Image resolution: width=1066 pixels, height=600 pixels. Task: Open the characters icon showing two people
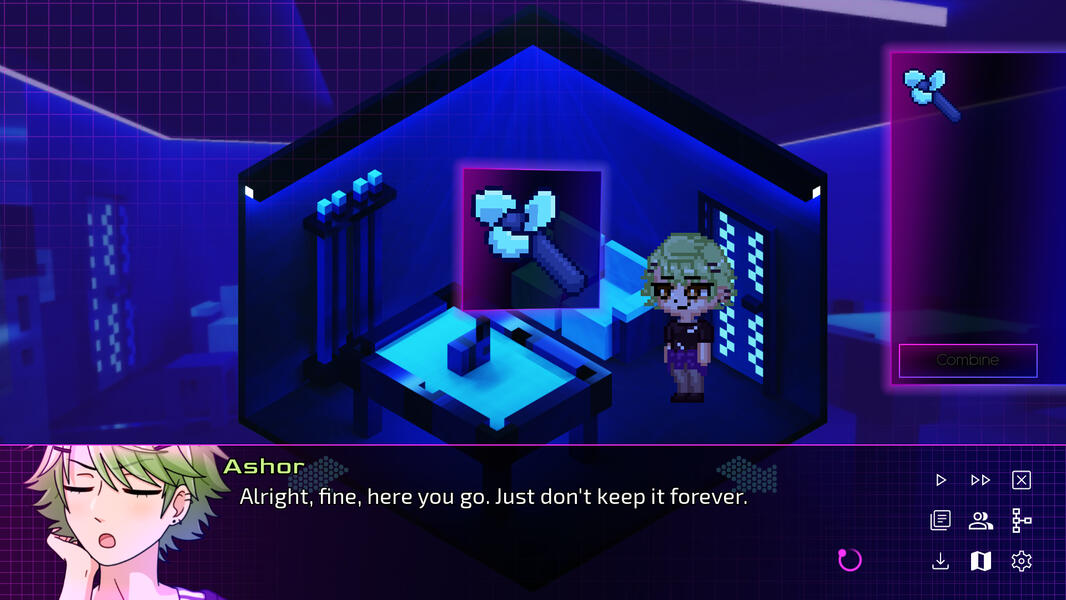click(x=980, y=520)
